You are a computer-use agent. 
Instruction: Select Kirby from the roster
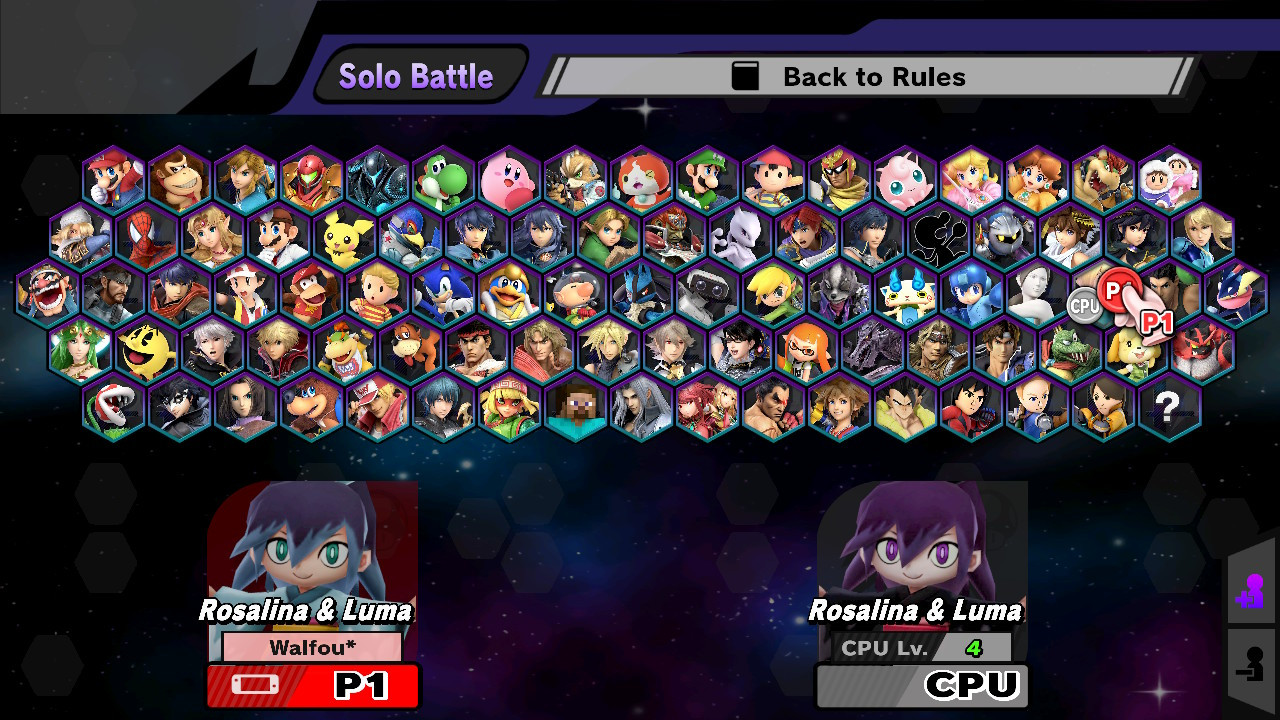coord(510,178)
